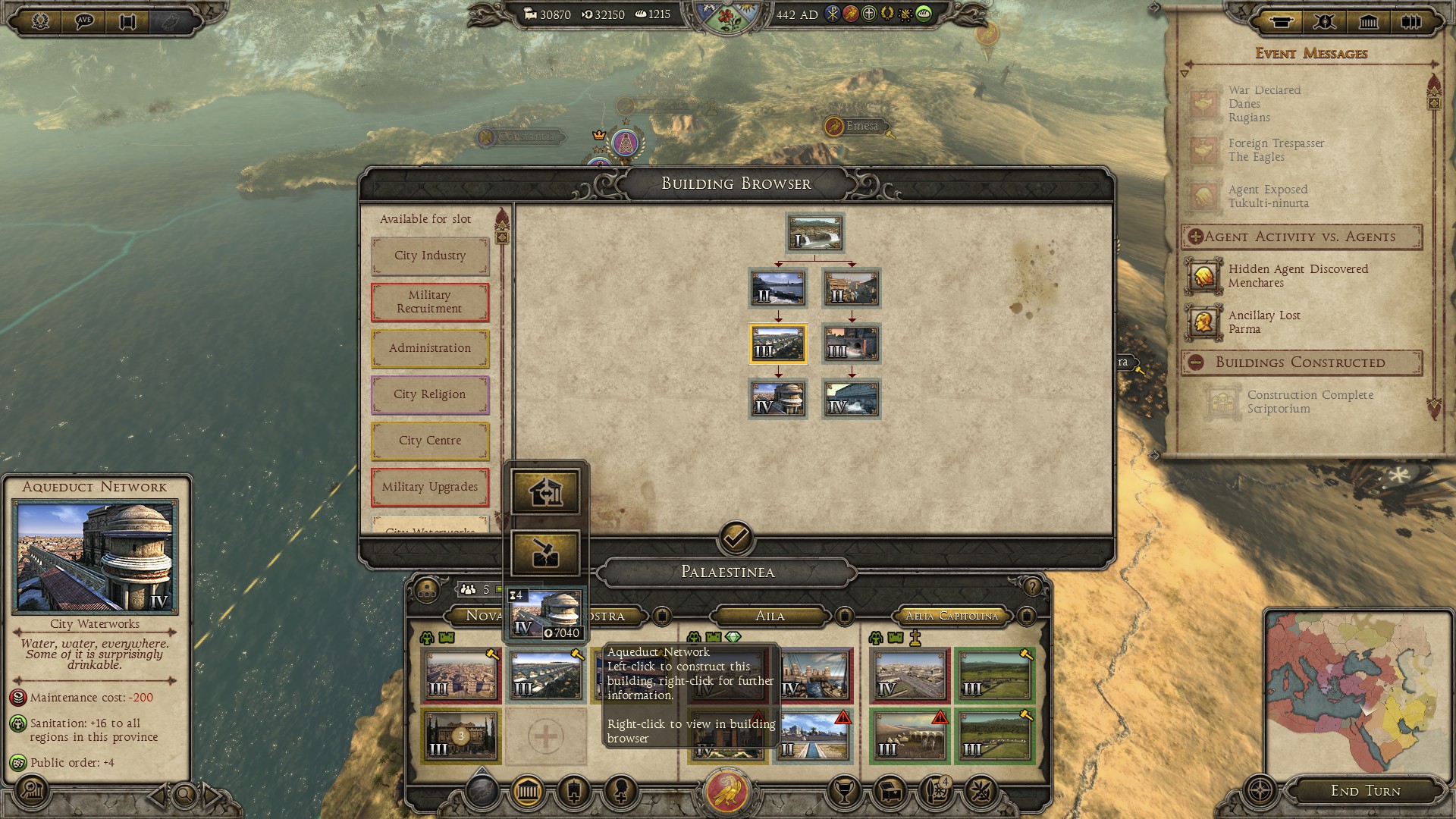Pick the City Centre building category
Screen dimensions: 1456x819
430,441
